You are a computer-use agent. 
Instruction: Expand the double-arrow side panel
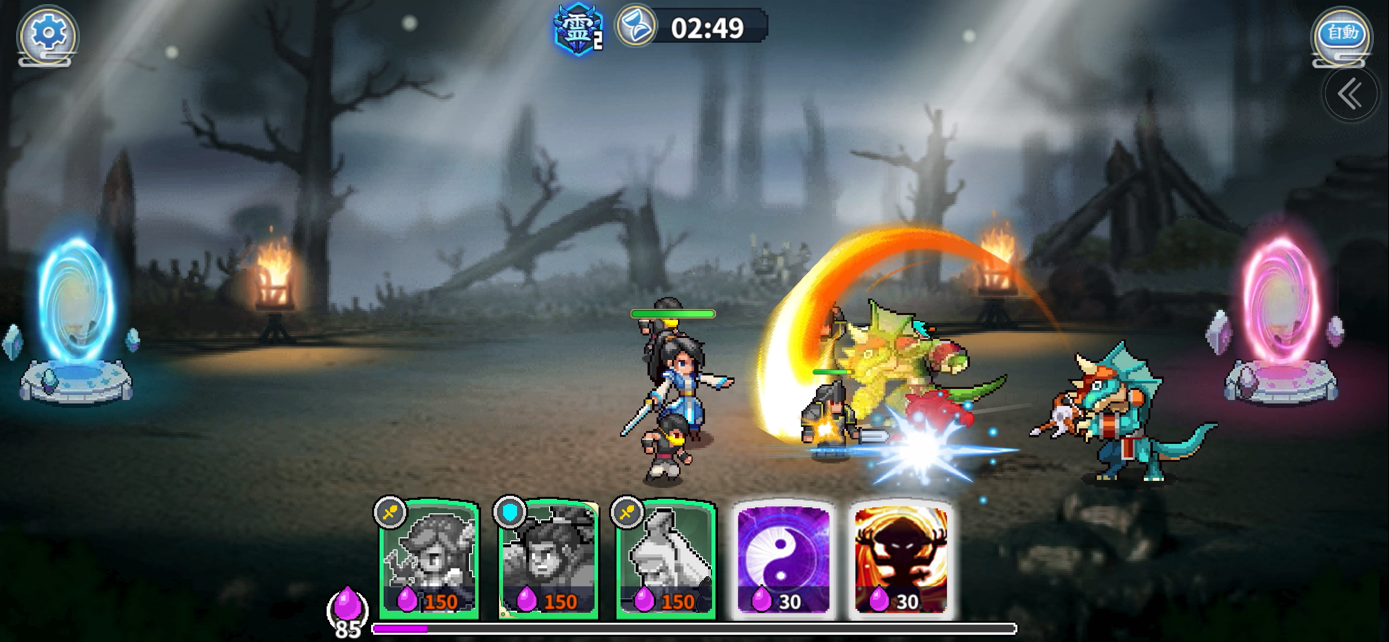[1350, 95]
